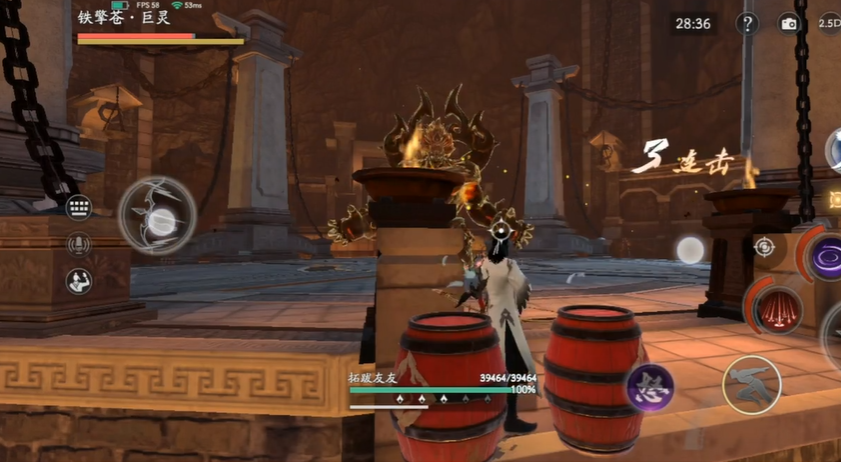Take a screenshot with the camera button
841x462 pixels.
pos(789,23)
